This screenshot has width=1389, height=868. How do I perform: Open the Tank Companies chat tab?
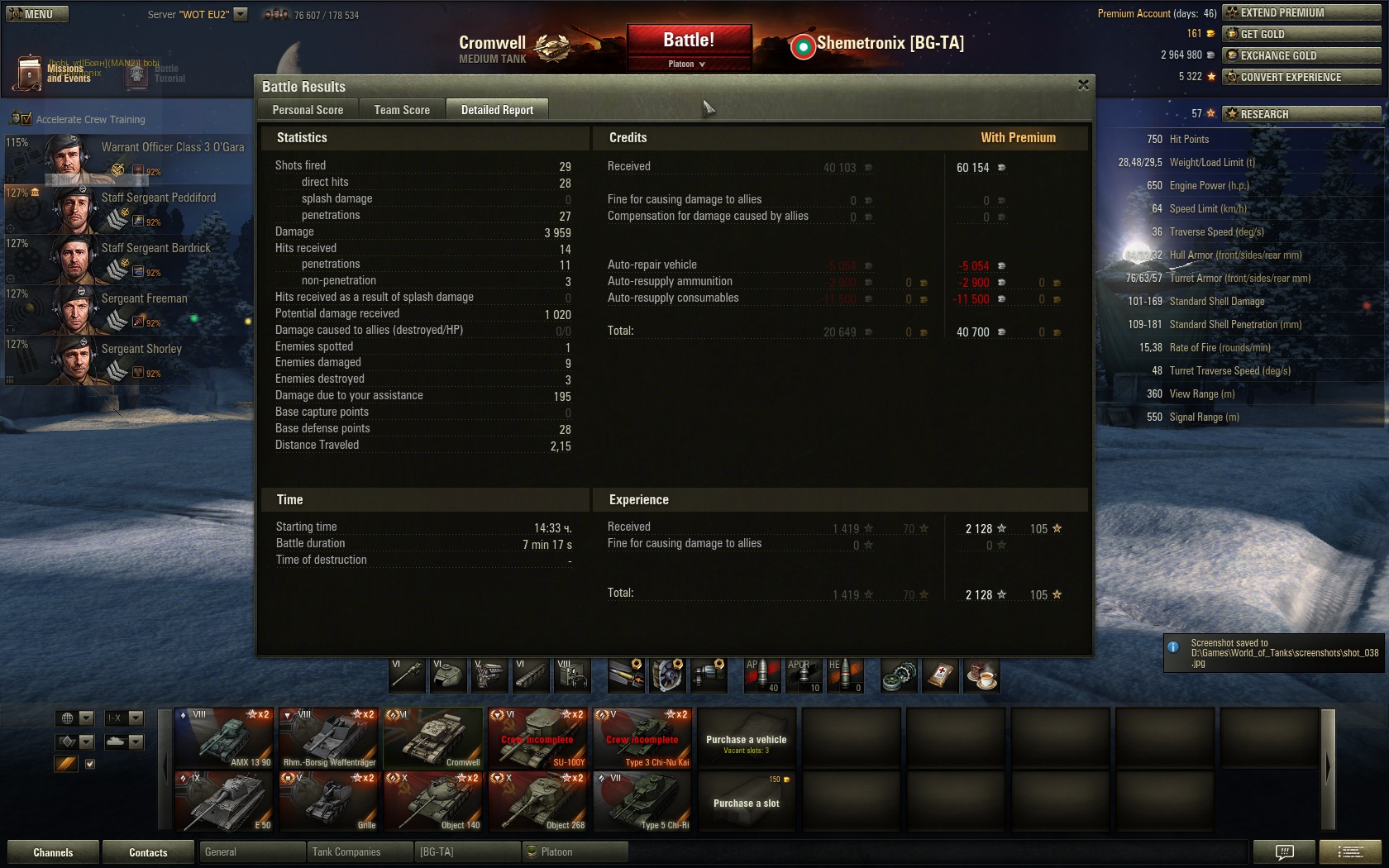coord(359,852)
